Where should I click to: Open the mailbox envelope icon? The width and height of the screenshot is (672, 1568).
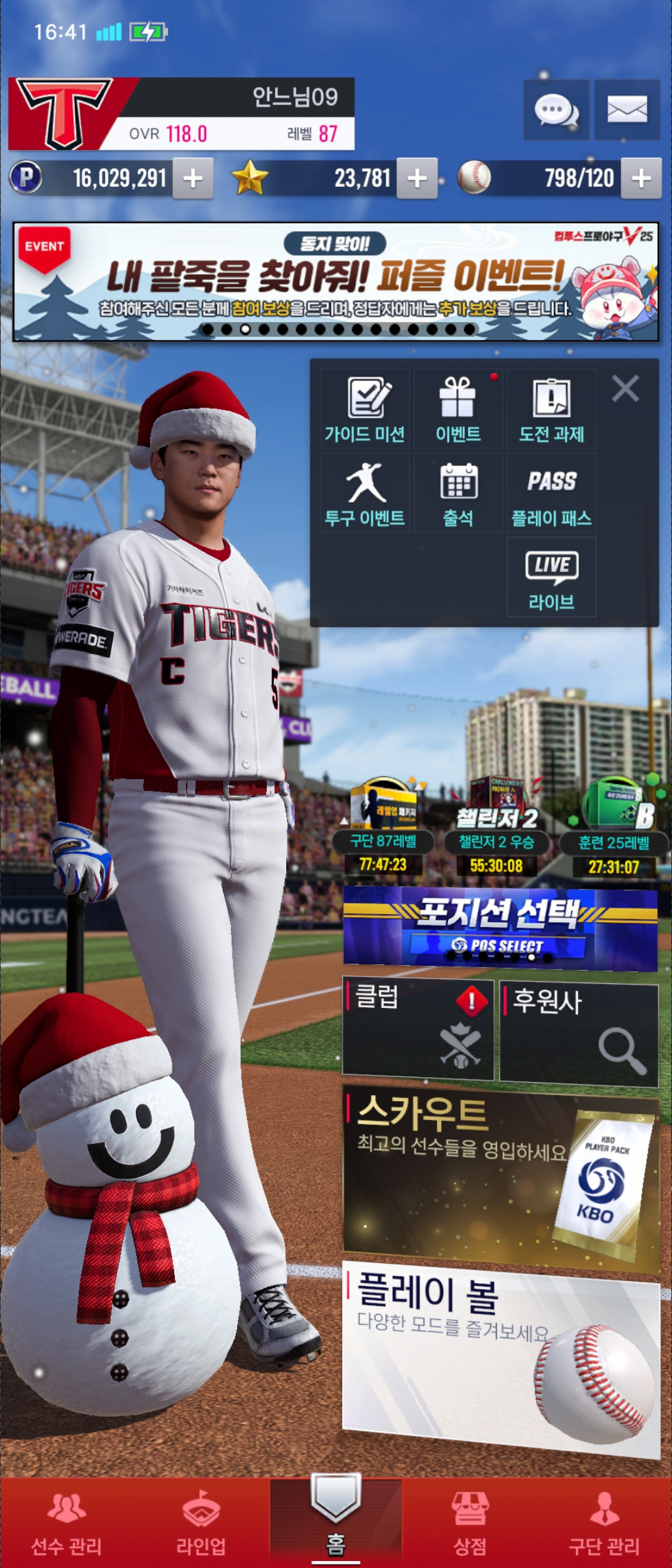tap(627, 110)
